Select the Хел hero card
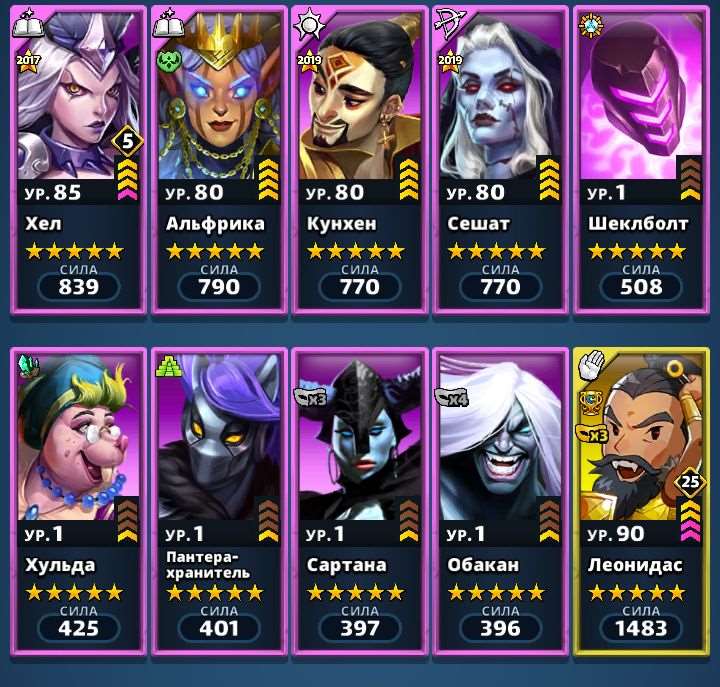 coord(79,160)
